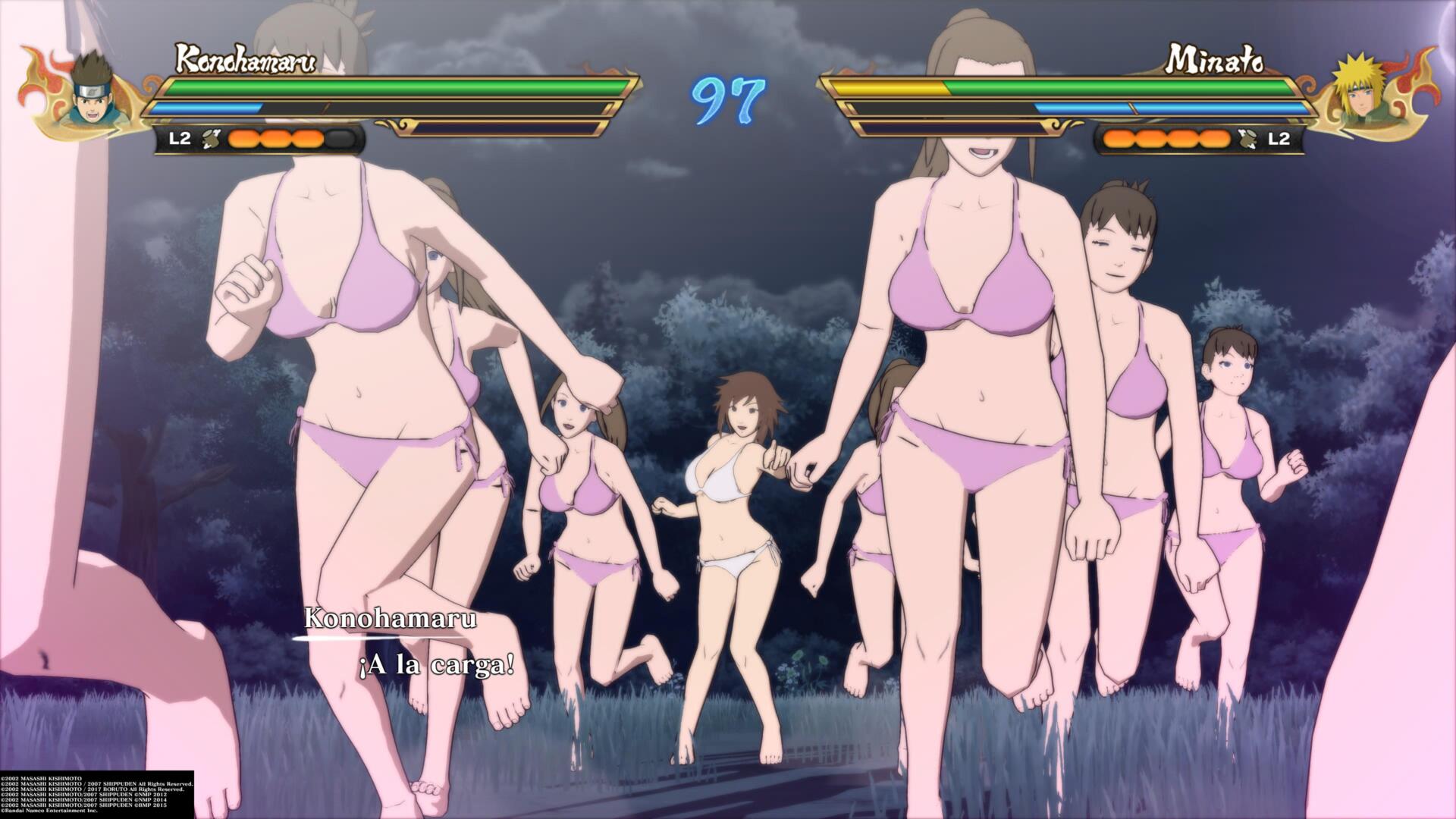Viewport: 1456px width, 819px height.
Task: Select Minato's ninja tool icon
Action: 1245,139
